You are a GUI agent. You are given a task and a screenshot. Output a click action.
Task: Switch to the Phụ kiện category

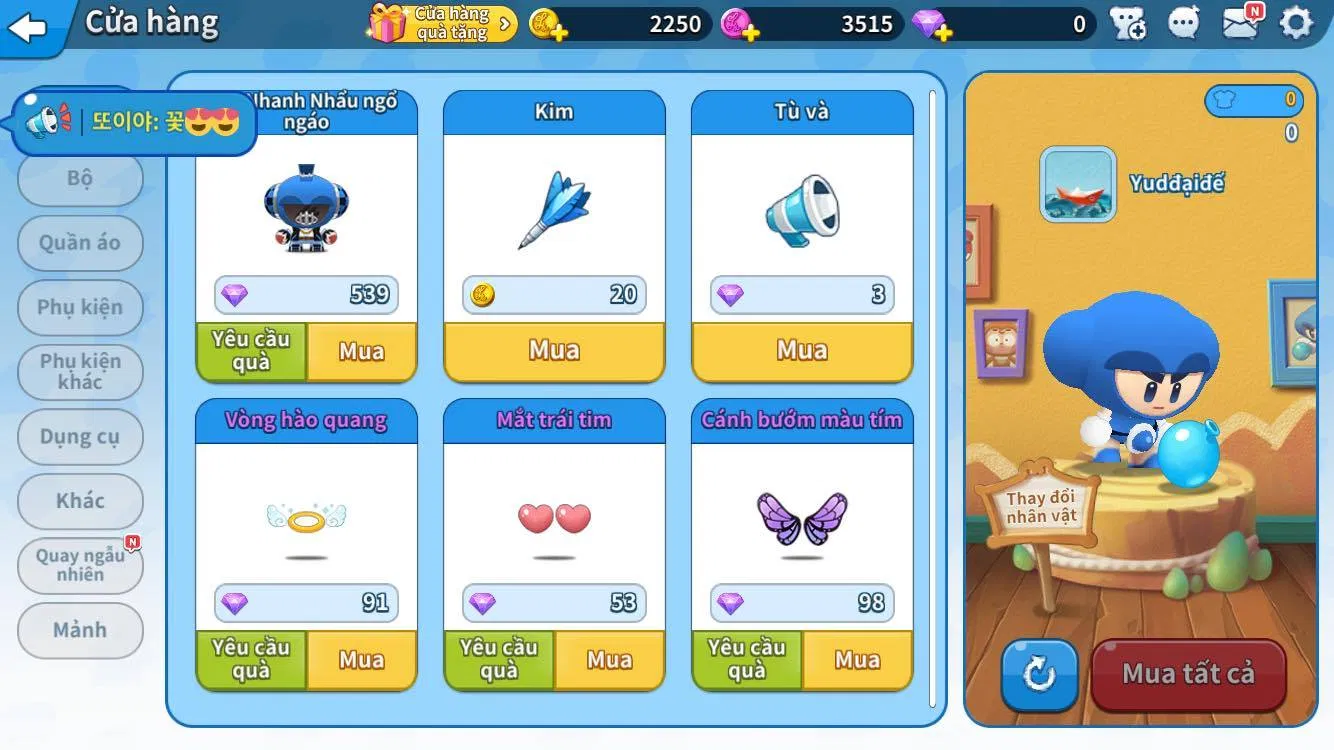click(80, 308)
